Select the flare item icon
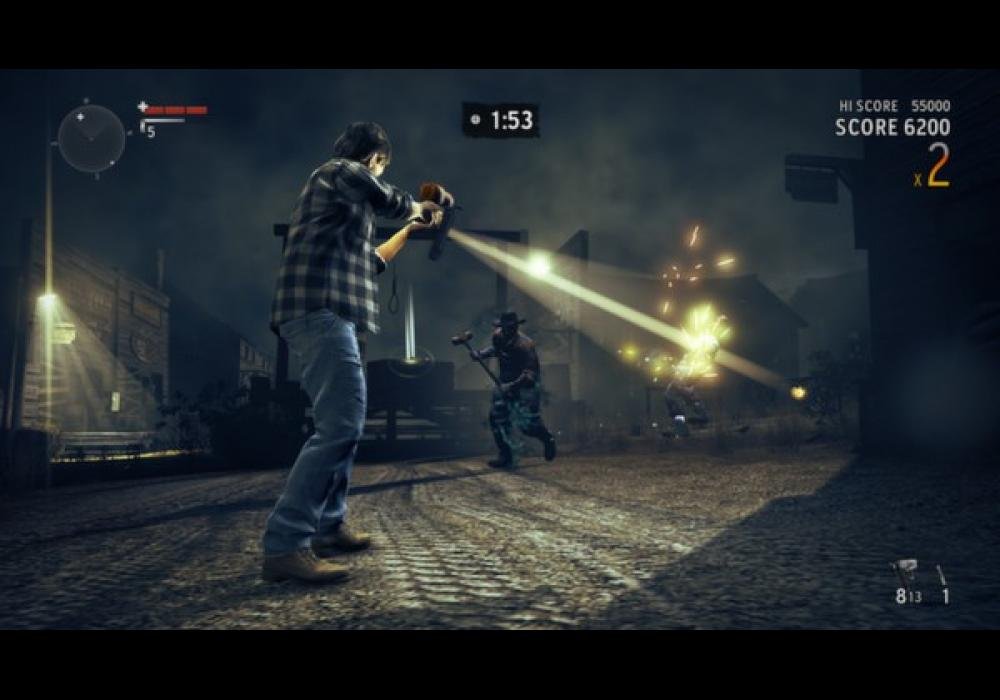Viewport: 1000px width, 700px height. point(941,574)
